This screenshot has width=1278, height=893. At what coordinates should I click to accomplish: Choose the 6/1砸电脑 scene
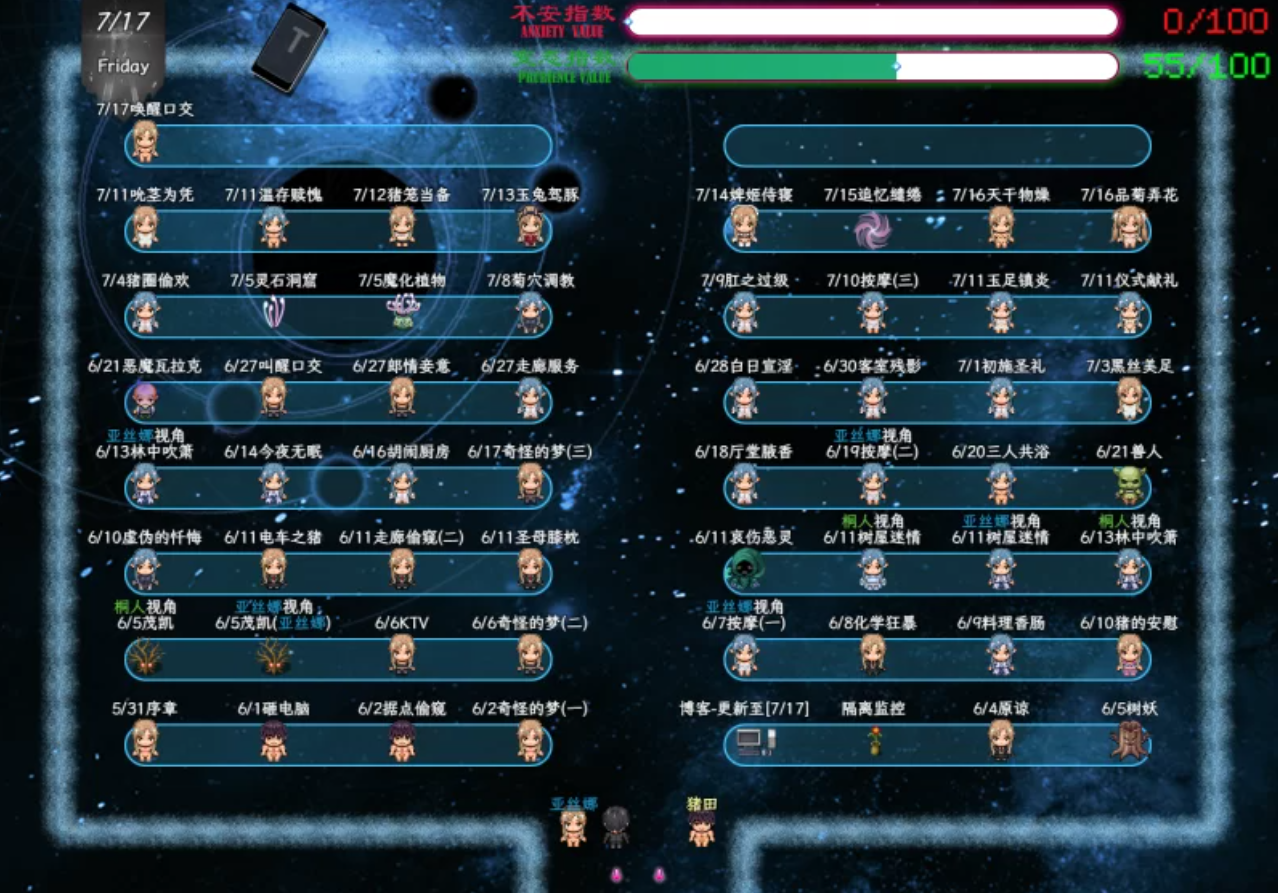(x=273, y=742)
